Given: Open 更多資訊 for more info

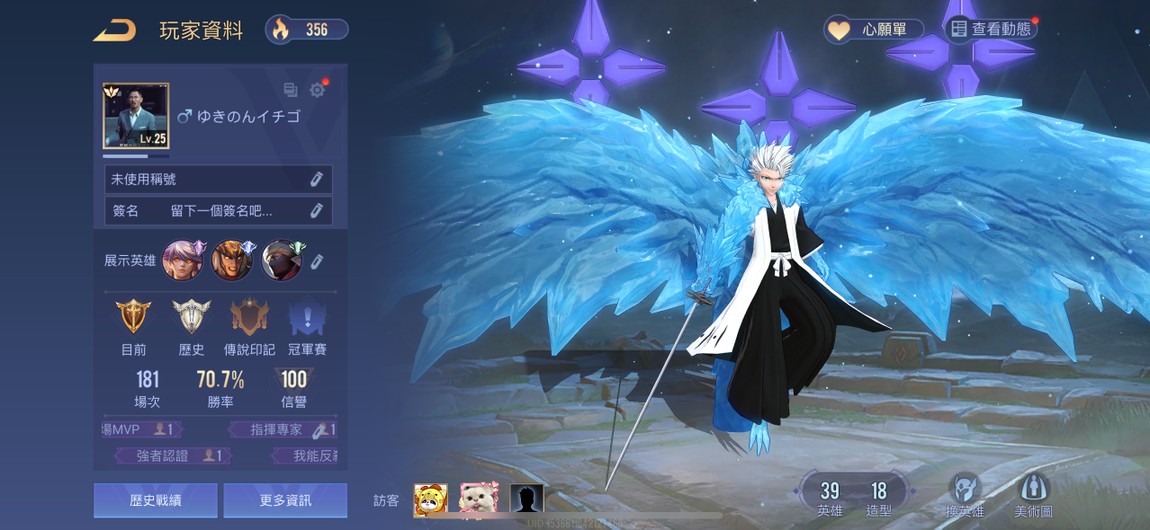Looking at the screenshot, I should (x=285, y=500).
